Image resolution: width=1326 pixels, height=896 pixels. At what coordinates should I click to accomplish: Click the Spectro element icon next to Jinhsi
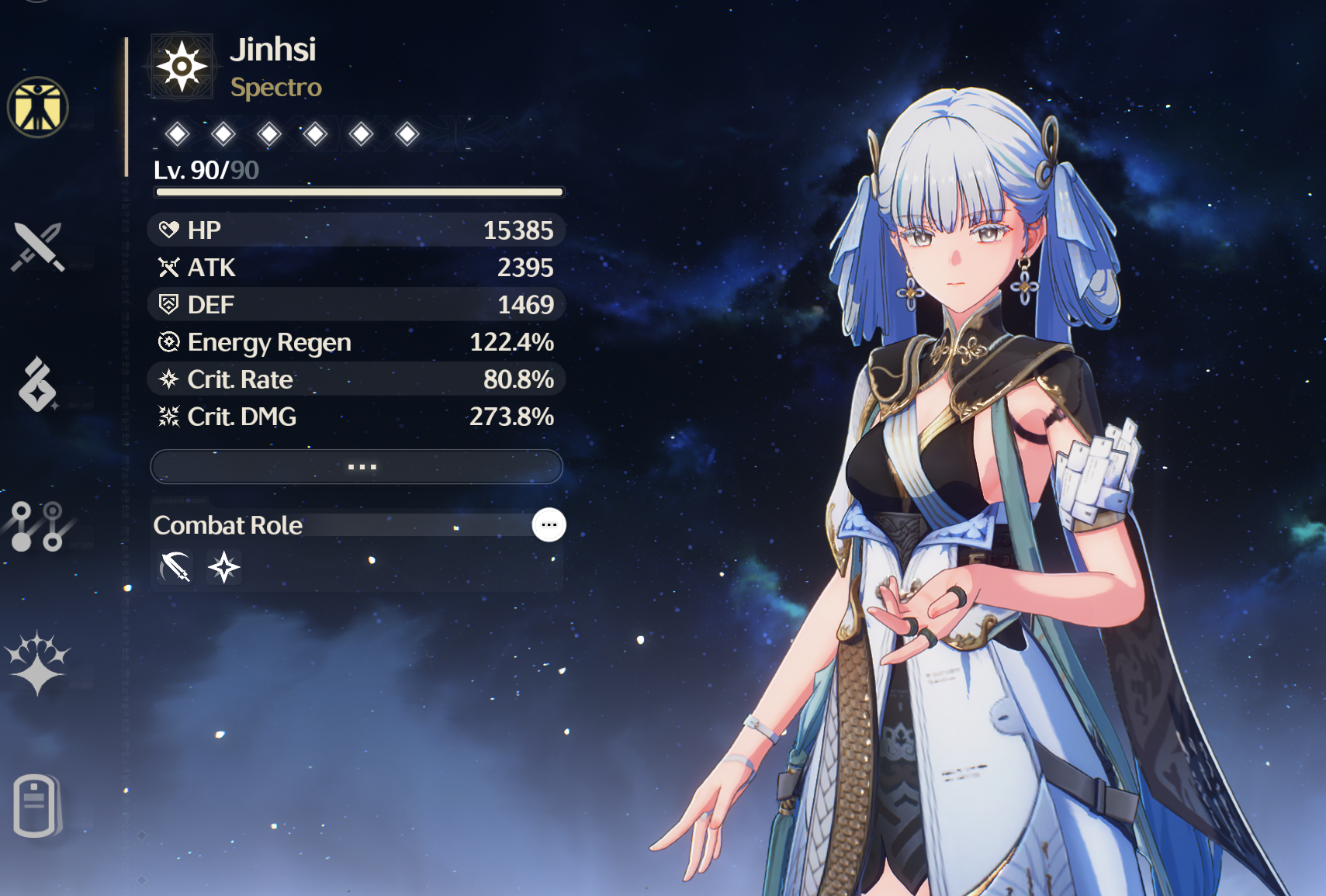pos(182,67)
